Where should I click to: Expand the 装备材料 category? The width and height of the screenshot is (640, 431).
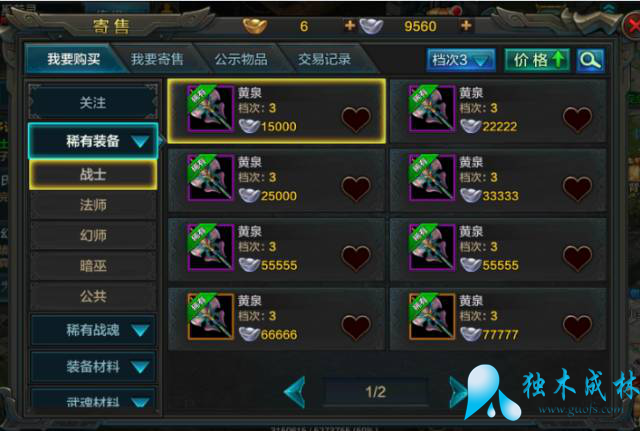(92, 367)
